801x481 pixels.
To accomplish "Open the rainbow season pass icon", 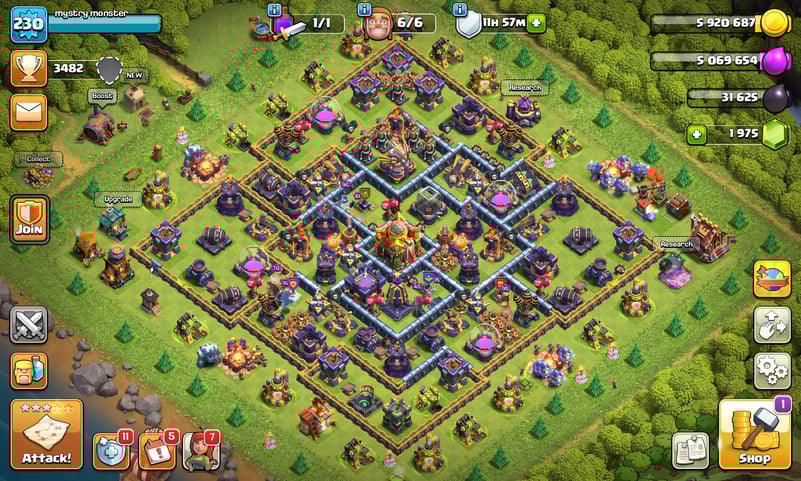I will [771, 279].
